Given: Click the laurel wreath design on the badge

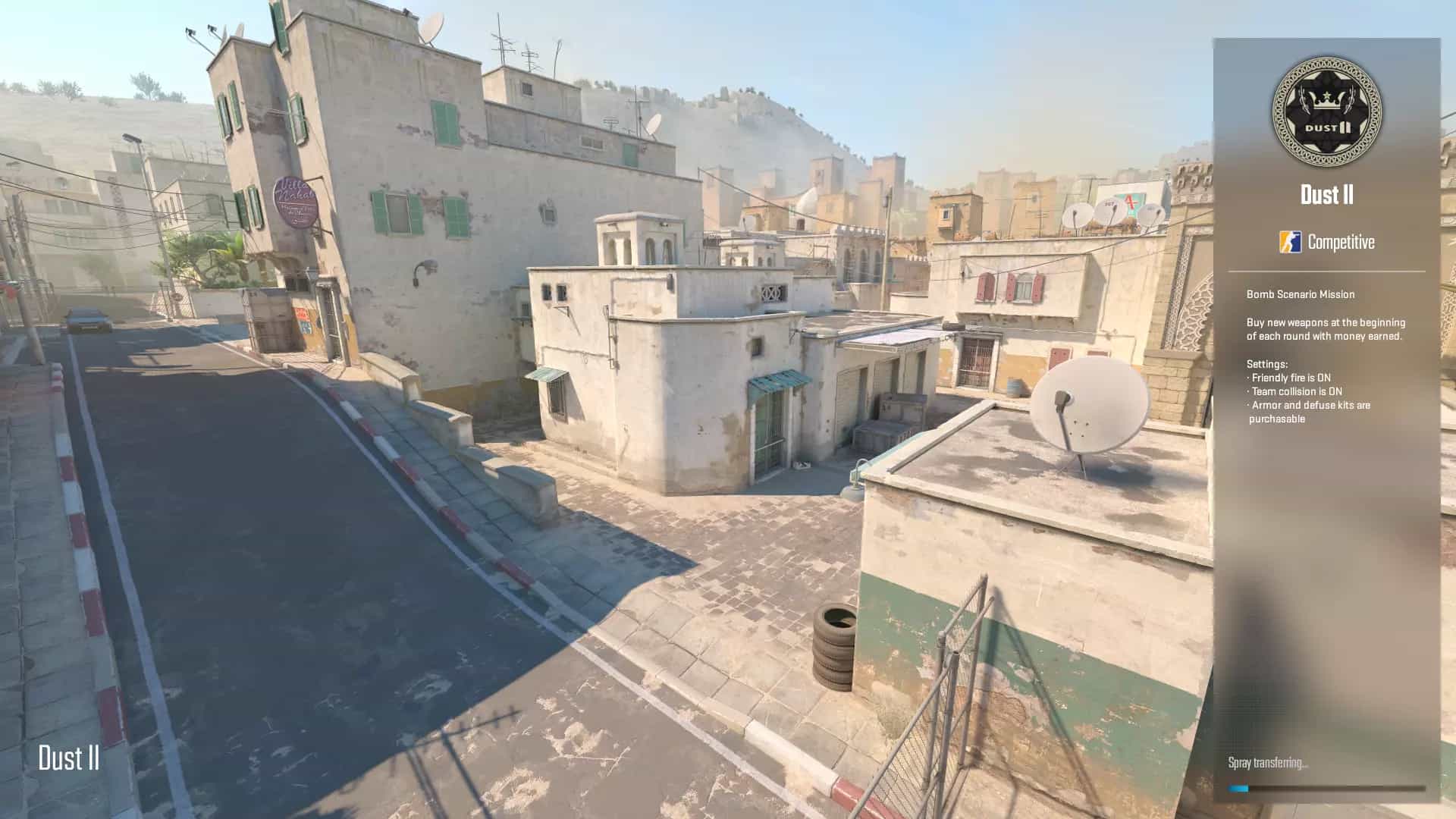Looking at the screenshot, I should click(1304, 100).
